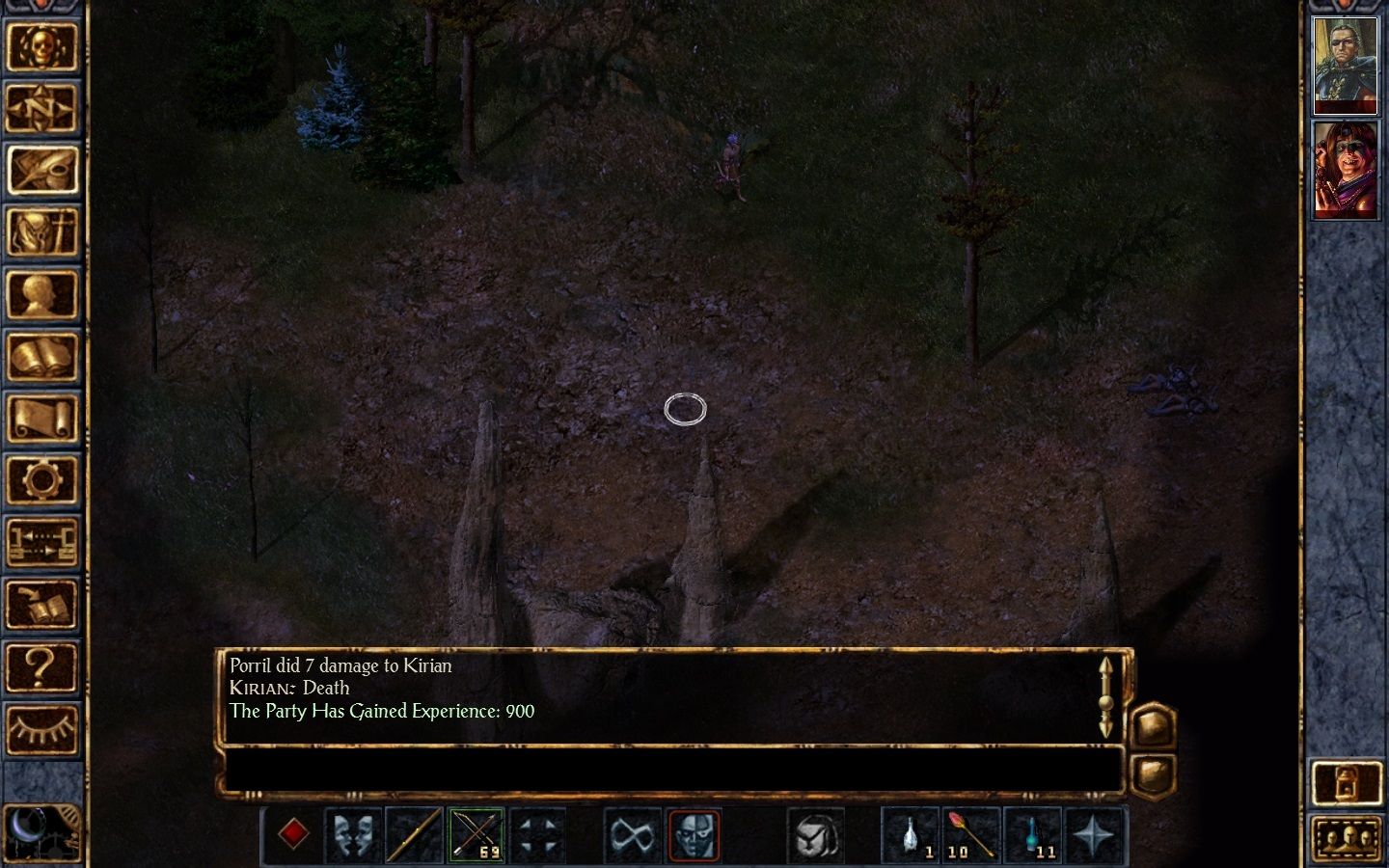This screenshot has height=868, width=1389.
Task: Select the quarterstaff melee weapon
Action: point(413,834)
